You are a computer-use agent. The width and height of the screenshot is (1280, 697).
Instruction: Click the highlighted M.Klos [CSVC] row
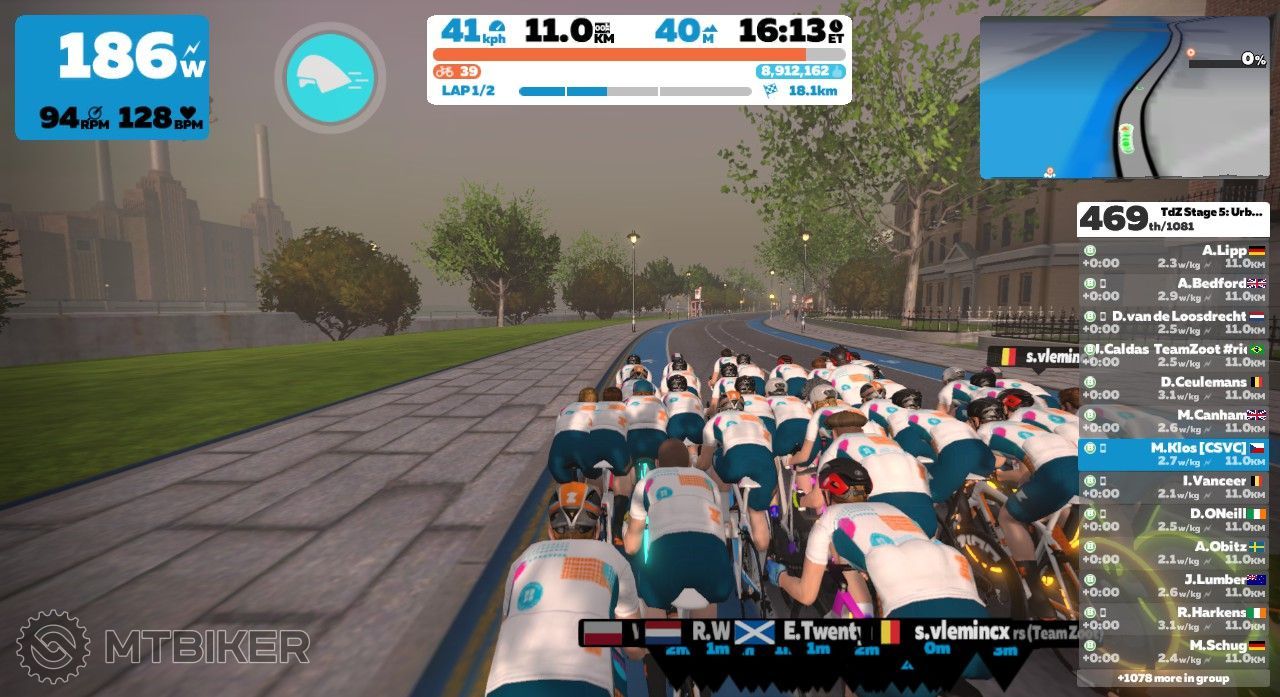(x=1173, y=455)
